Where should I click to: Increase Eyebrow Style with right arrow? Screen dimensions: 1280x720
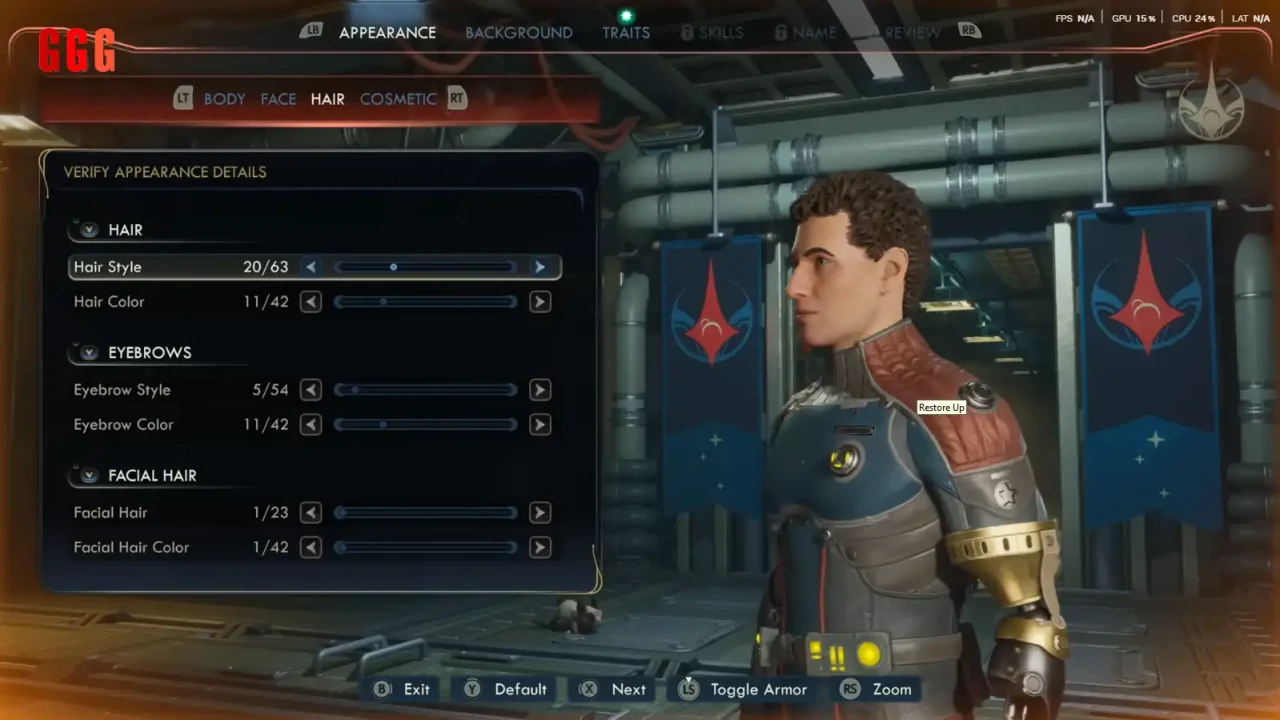pyautogui.click(x=540, y=390)
